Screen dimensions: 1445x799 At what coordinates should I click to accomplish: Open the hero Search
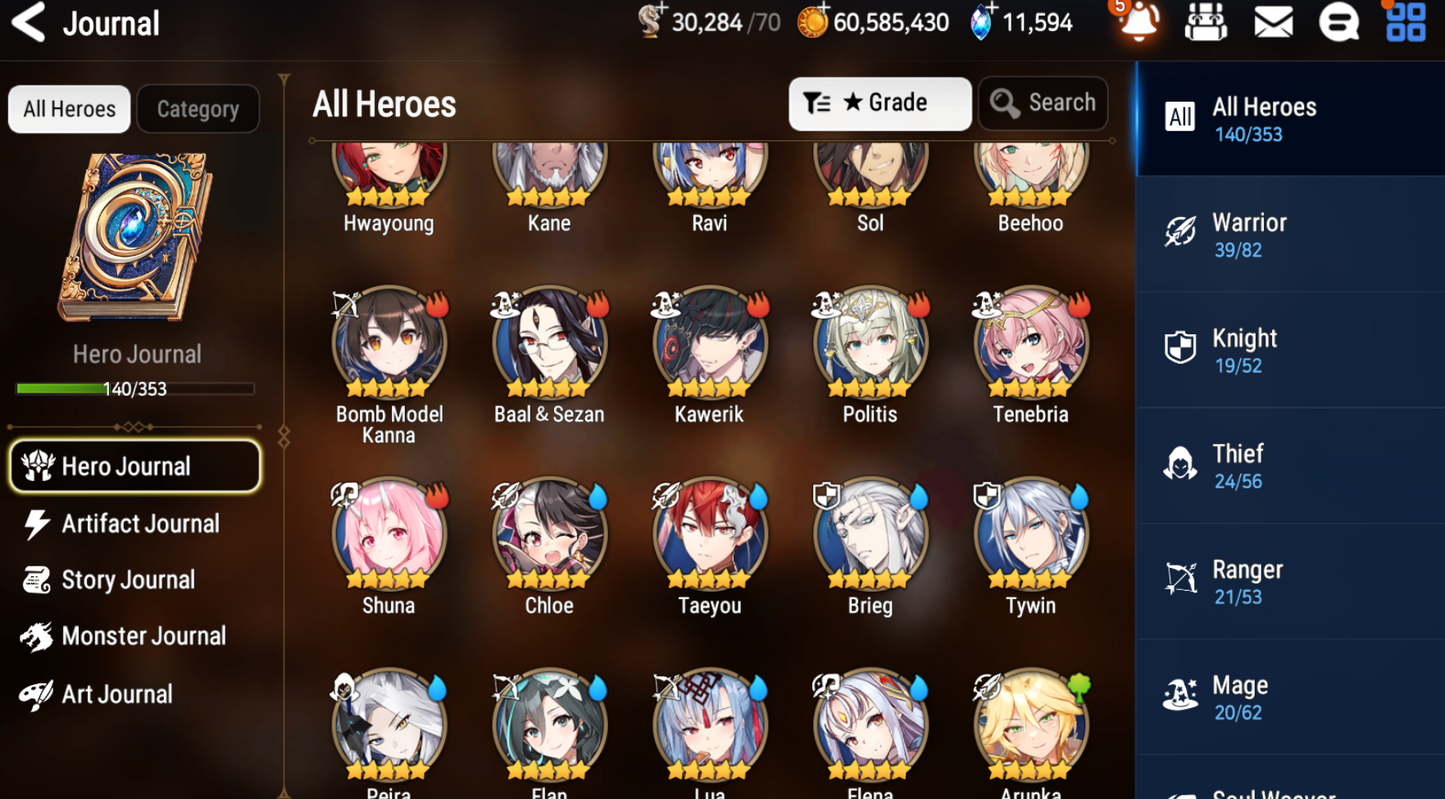[x=1043, y=103]
